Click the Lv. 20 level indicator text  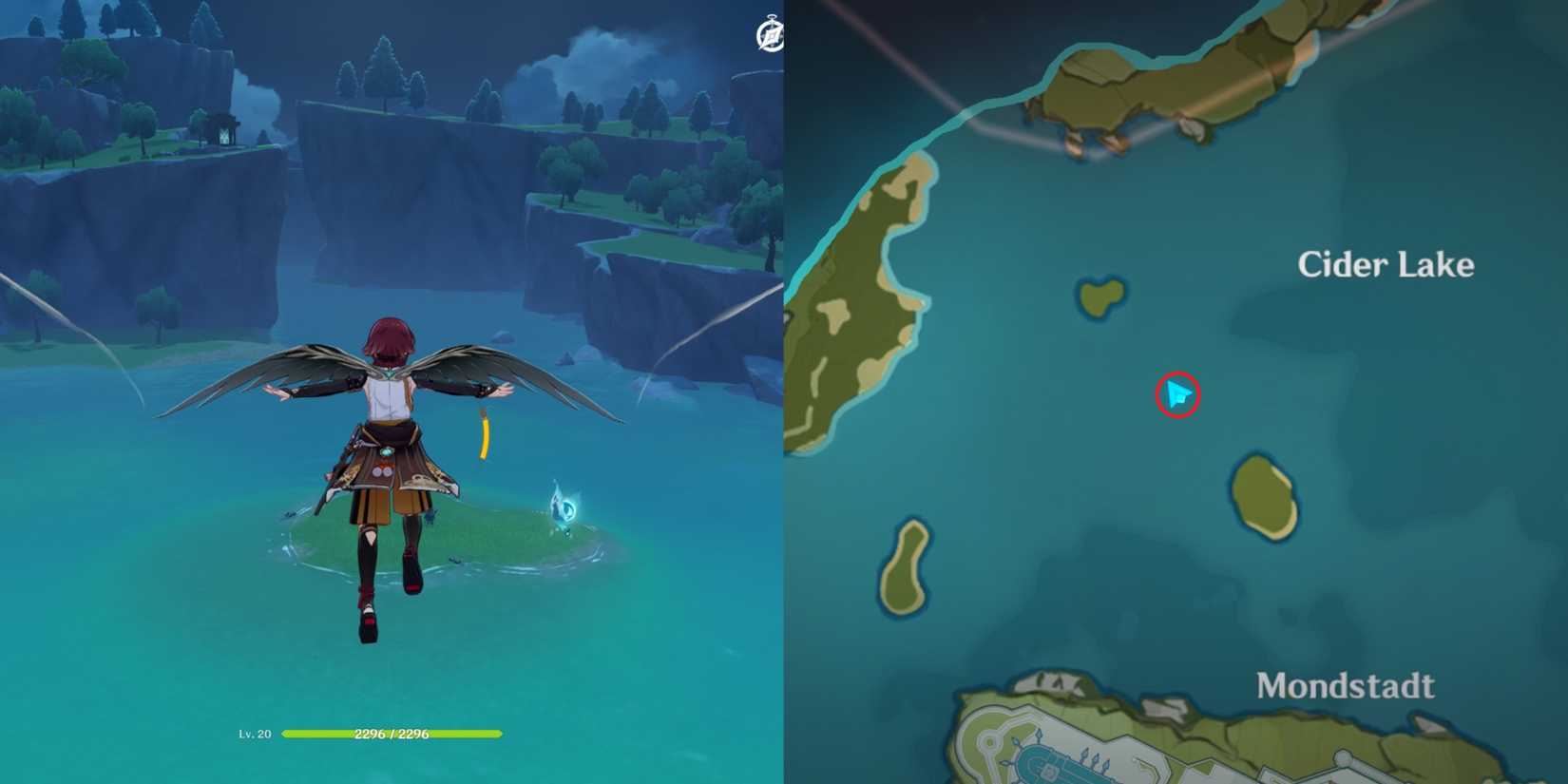tap(257, 734)
